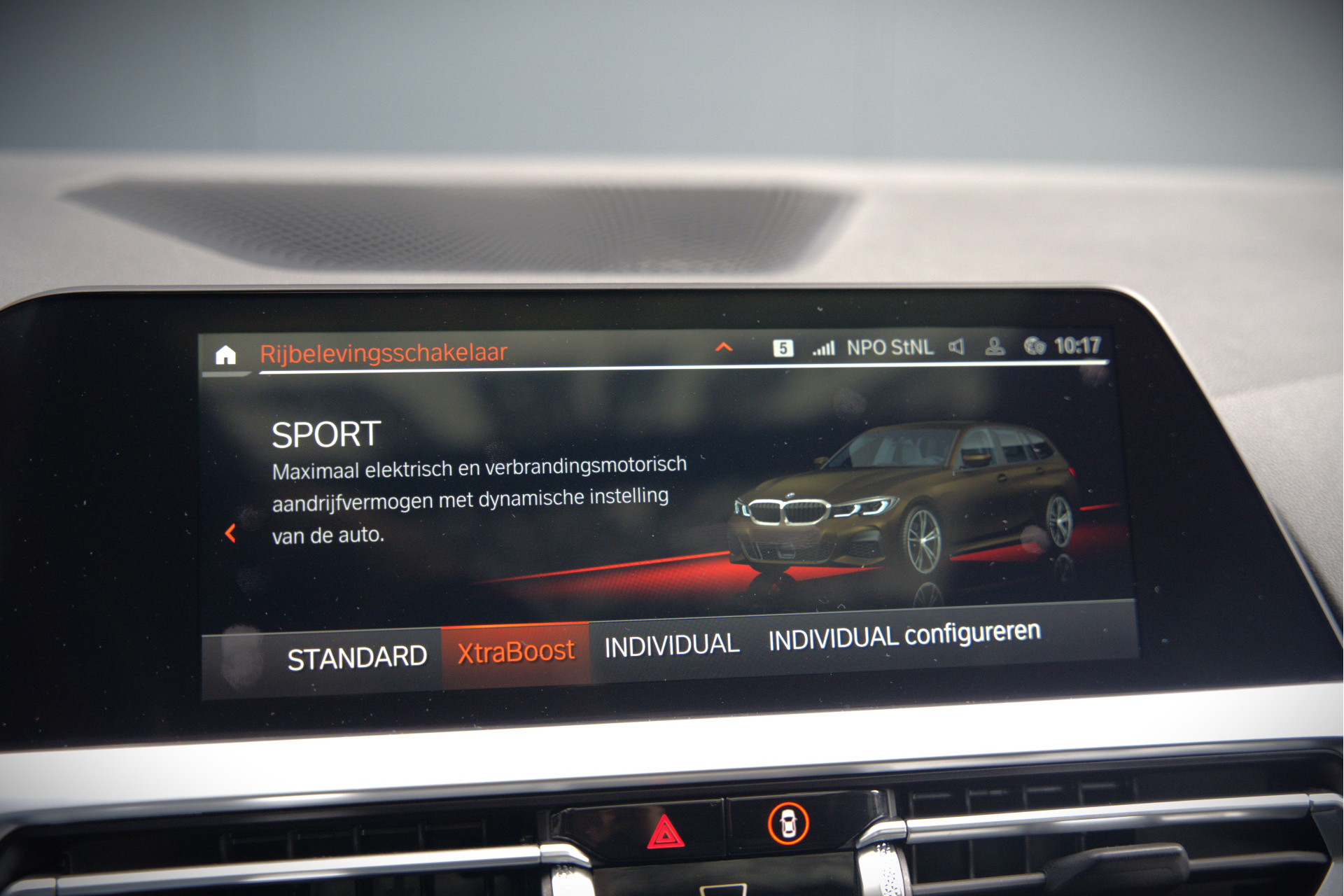Open the driver profile icon
1344x896 pixels.
(995, 346)
